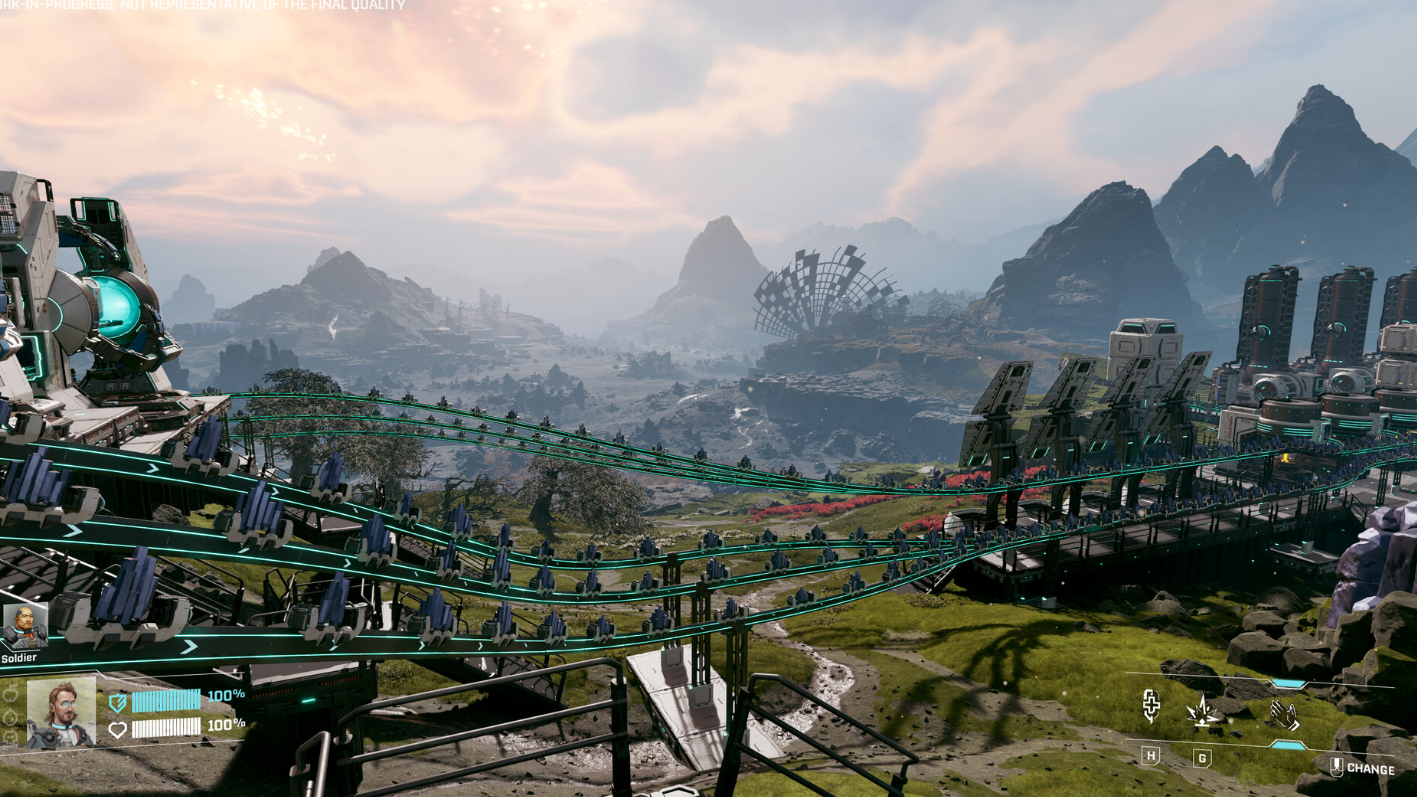The width and height of the screenshot is (1417, 797).
Task: Click the faded apple hunger status icon
Action: coord(11,692)
